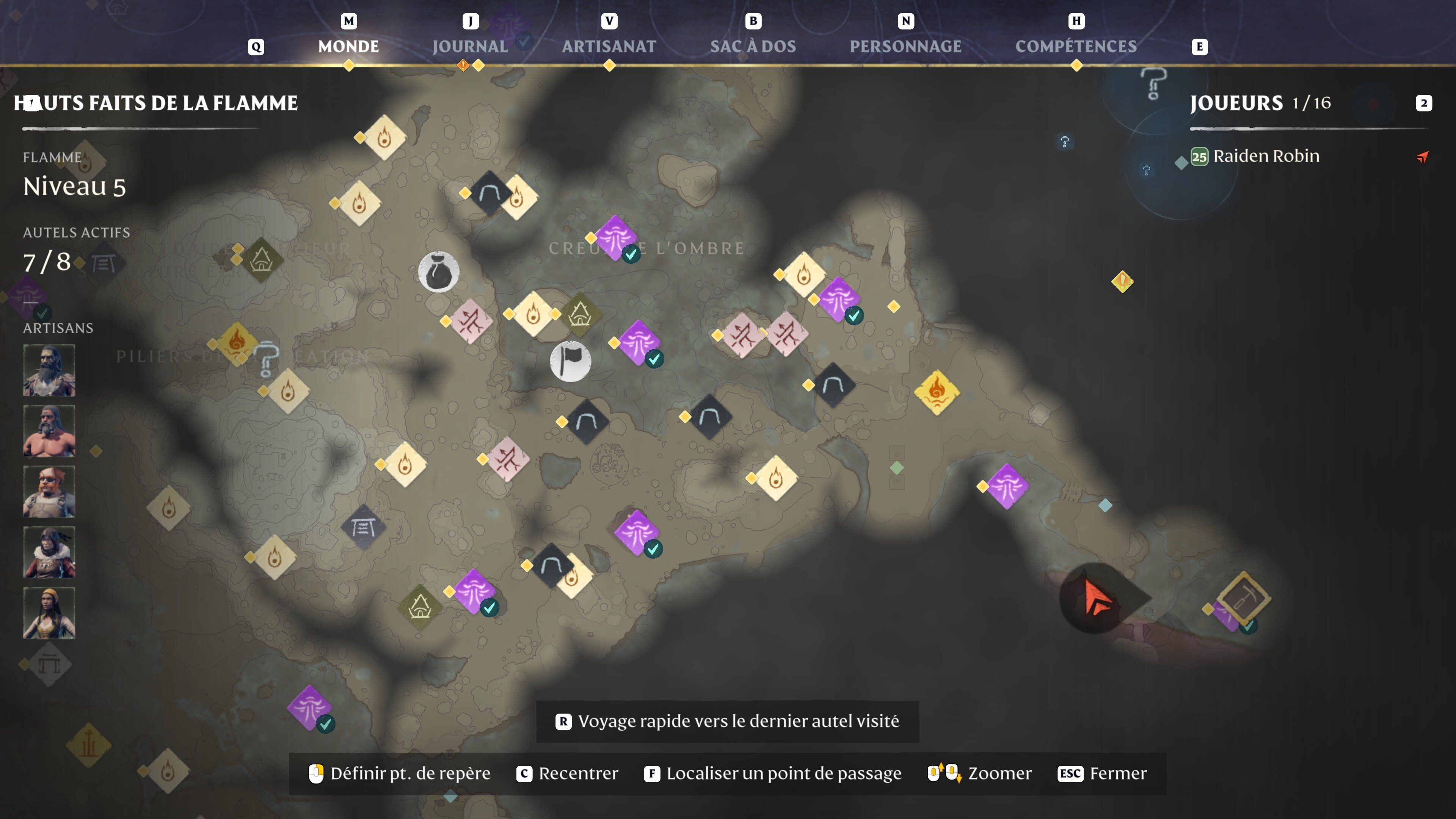
Task: Switch to the Compétences tab
Action: click(1077, 46)
